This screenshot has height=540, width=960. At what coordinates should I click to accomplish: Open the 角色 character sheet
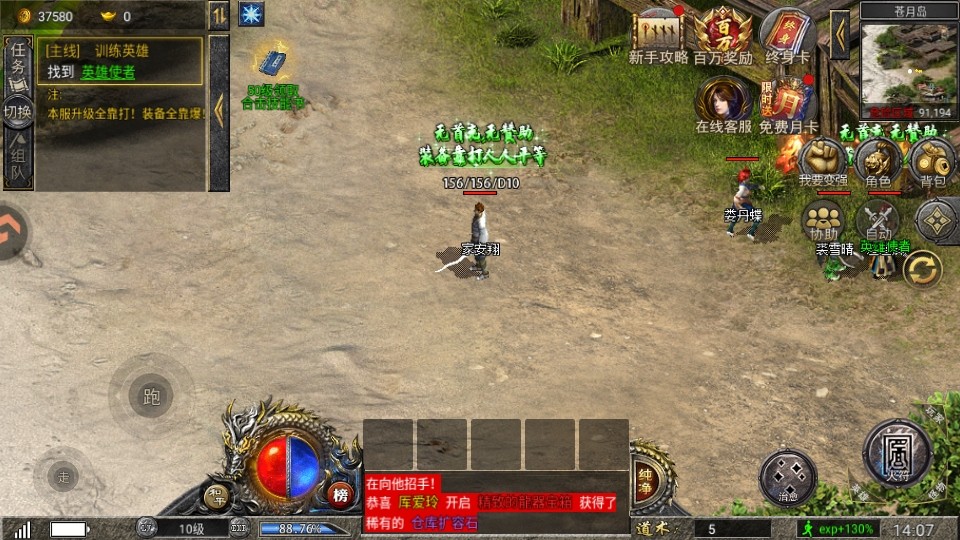coord(878,160)
